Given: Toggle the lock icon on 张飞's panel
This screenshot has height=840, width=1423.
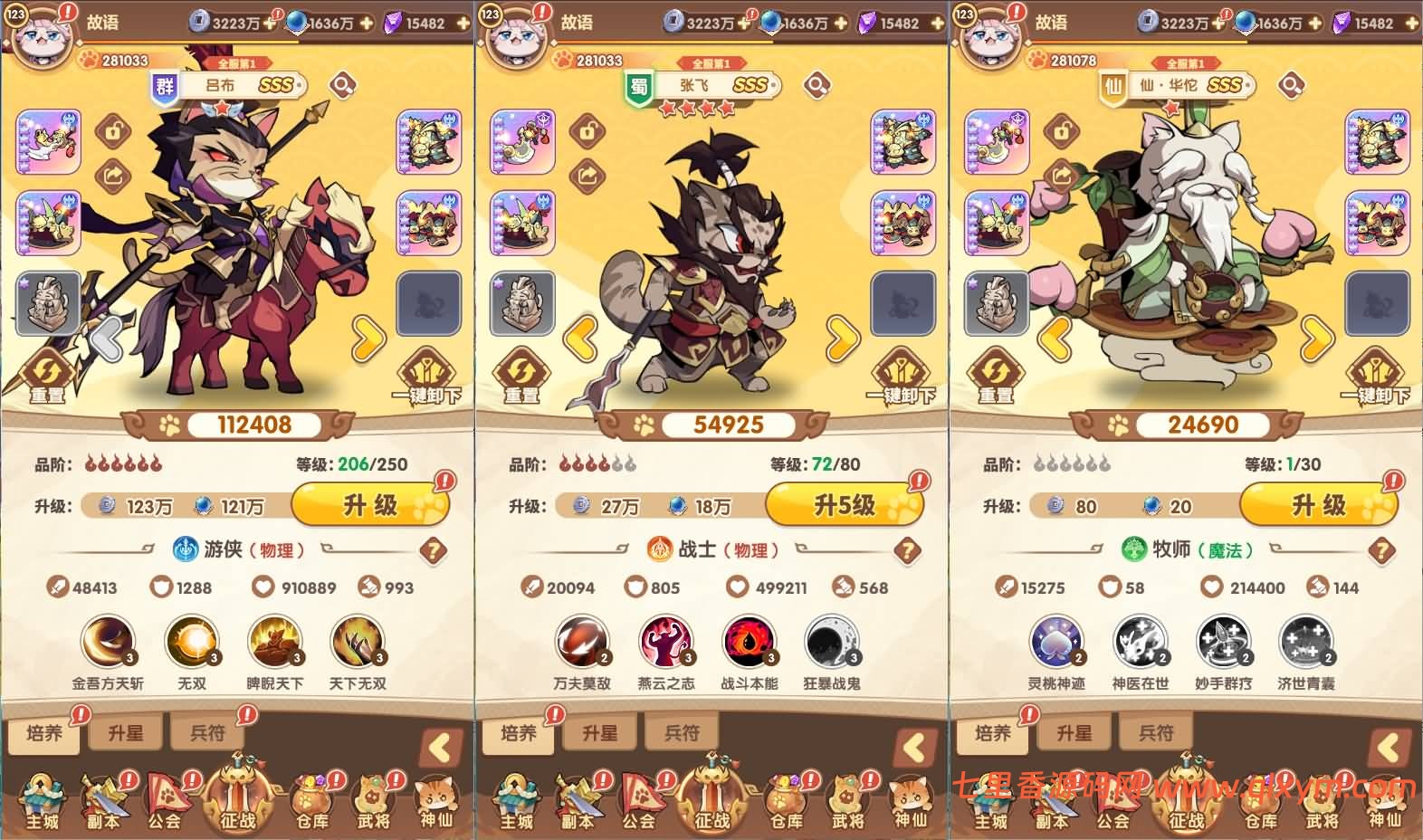Looking at the screenshot, I should point(587,132).
